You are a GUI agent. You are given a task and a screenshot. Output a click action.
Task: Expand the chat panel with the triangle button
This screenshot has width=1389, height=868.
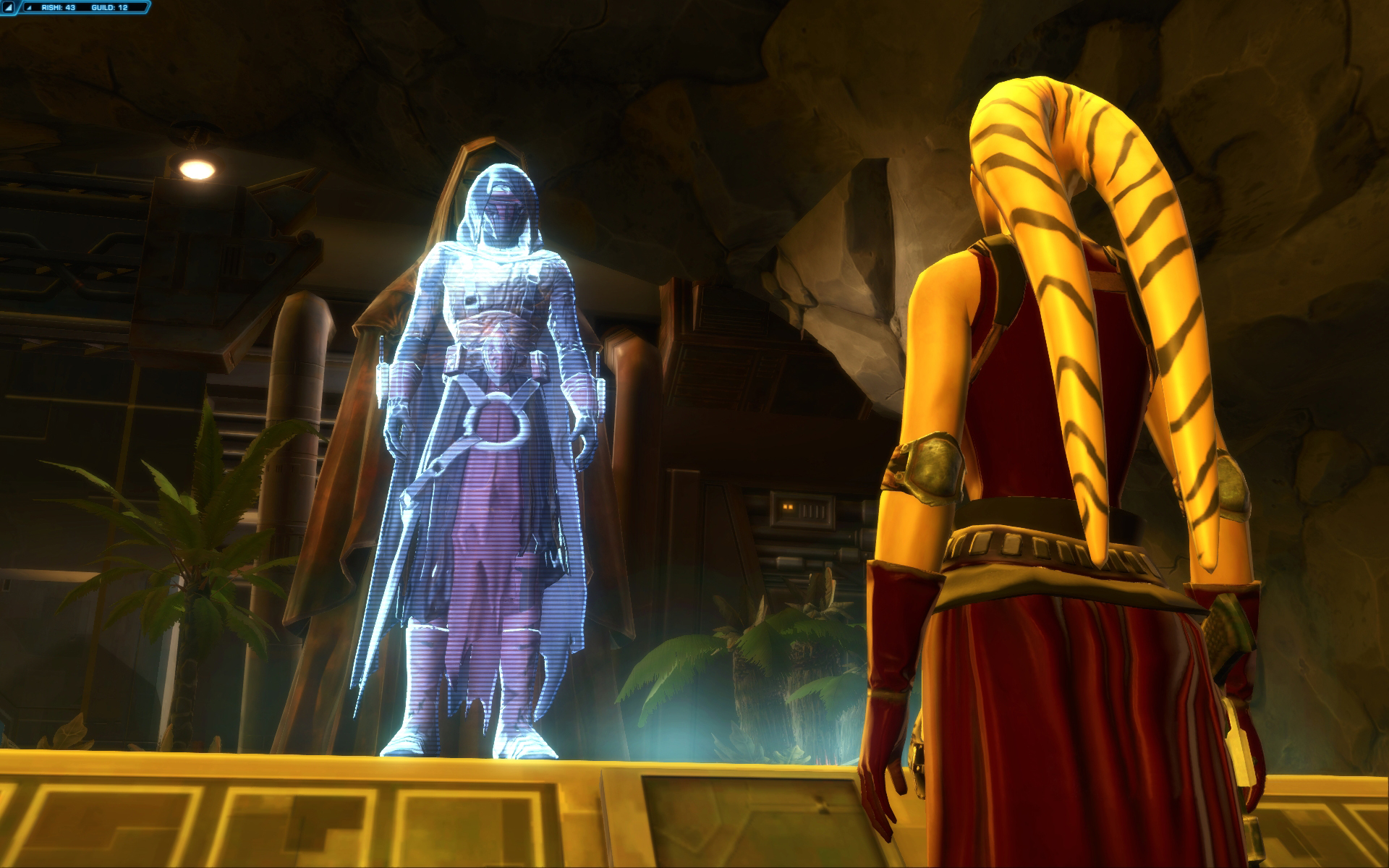9,7
